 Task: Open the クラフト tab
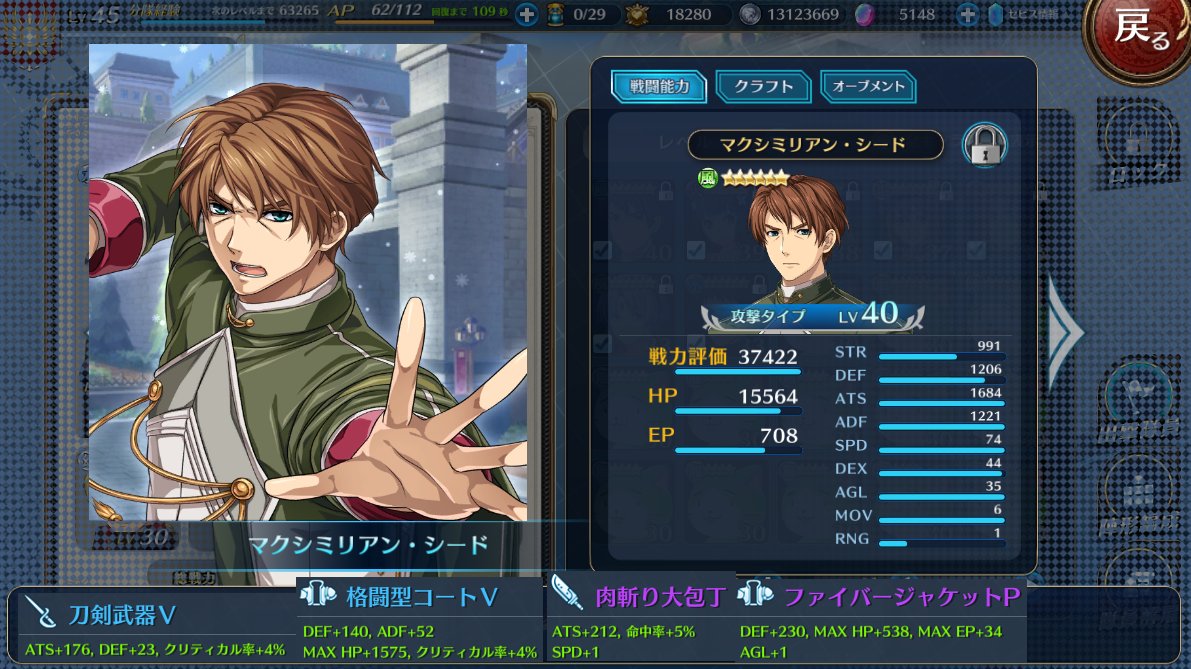point(763,86)
